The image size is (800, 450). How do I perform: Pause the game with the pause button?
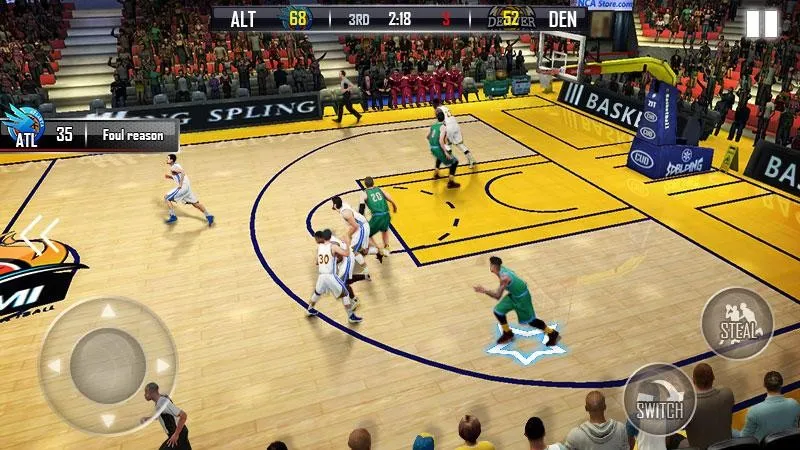click(x=761, y=24)
